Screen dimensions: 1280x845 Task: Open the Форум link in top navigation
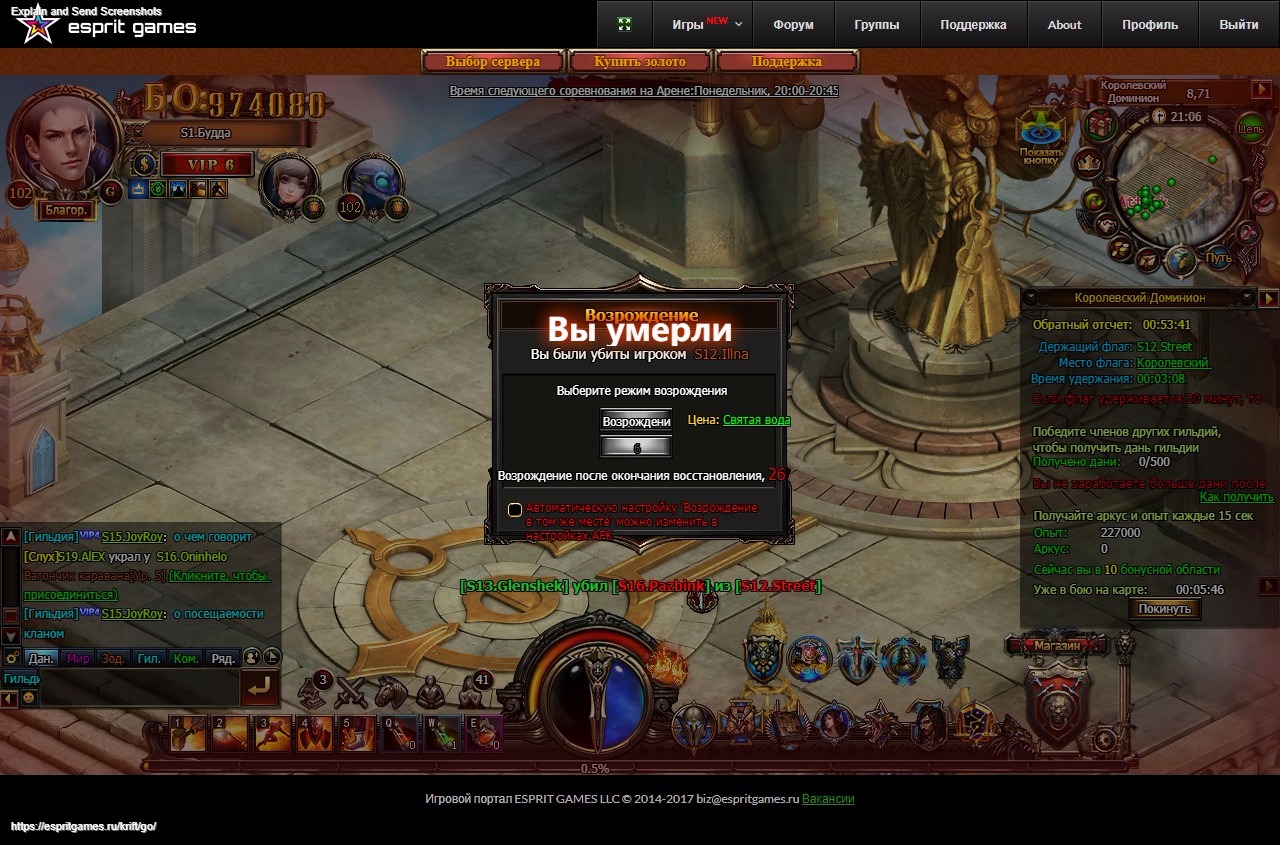tap(793, 25)
